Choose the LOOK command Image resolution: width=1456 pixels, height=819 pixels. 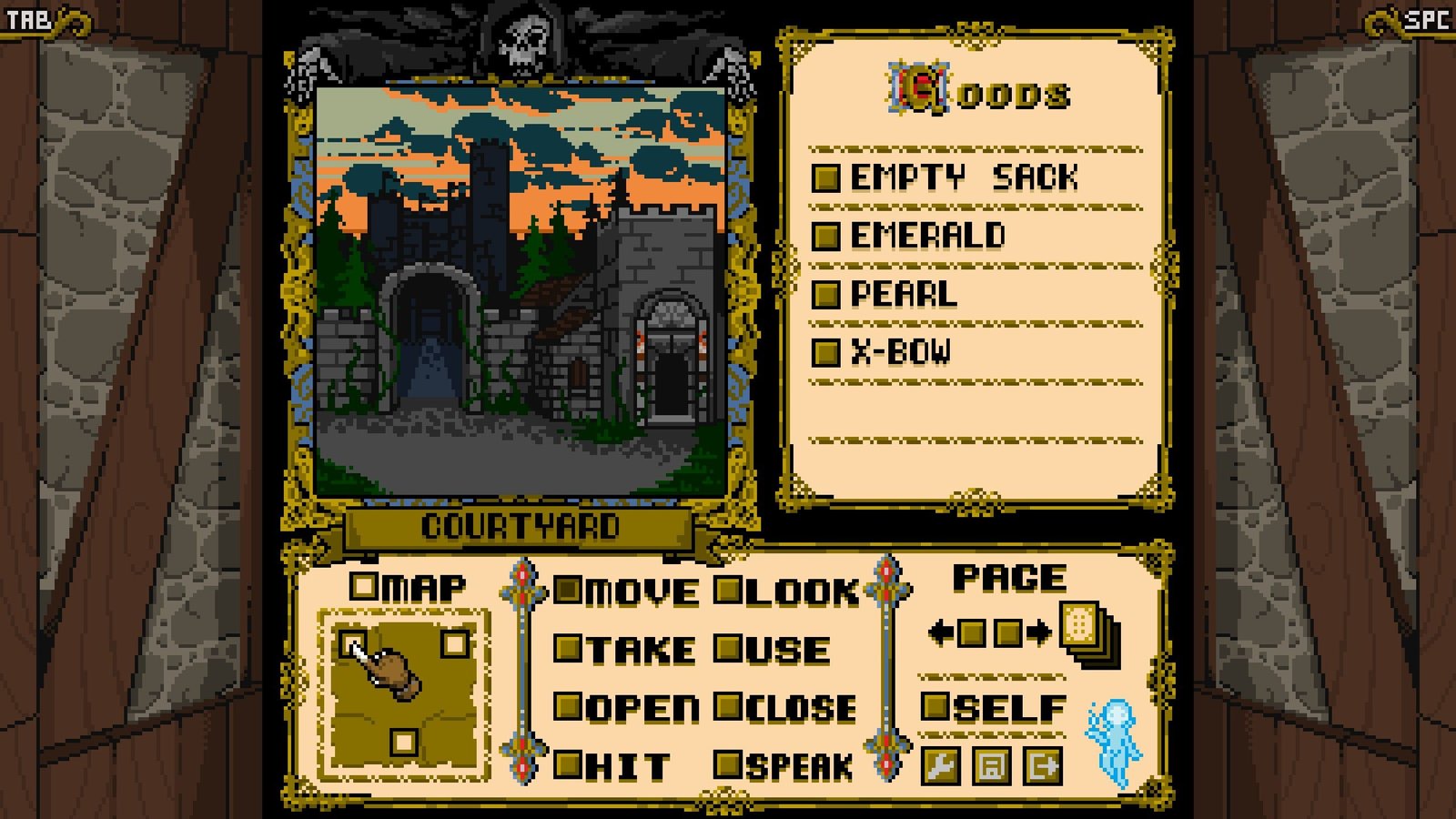788,592
